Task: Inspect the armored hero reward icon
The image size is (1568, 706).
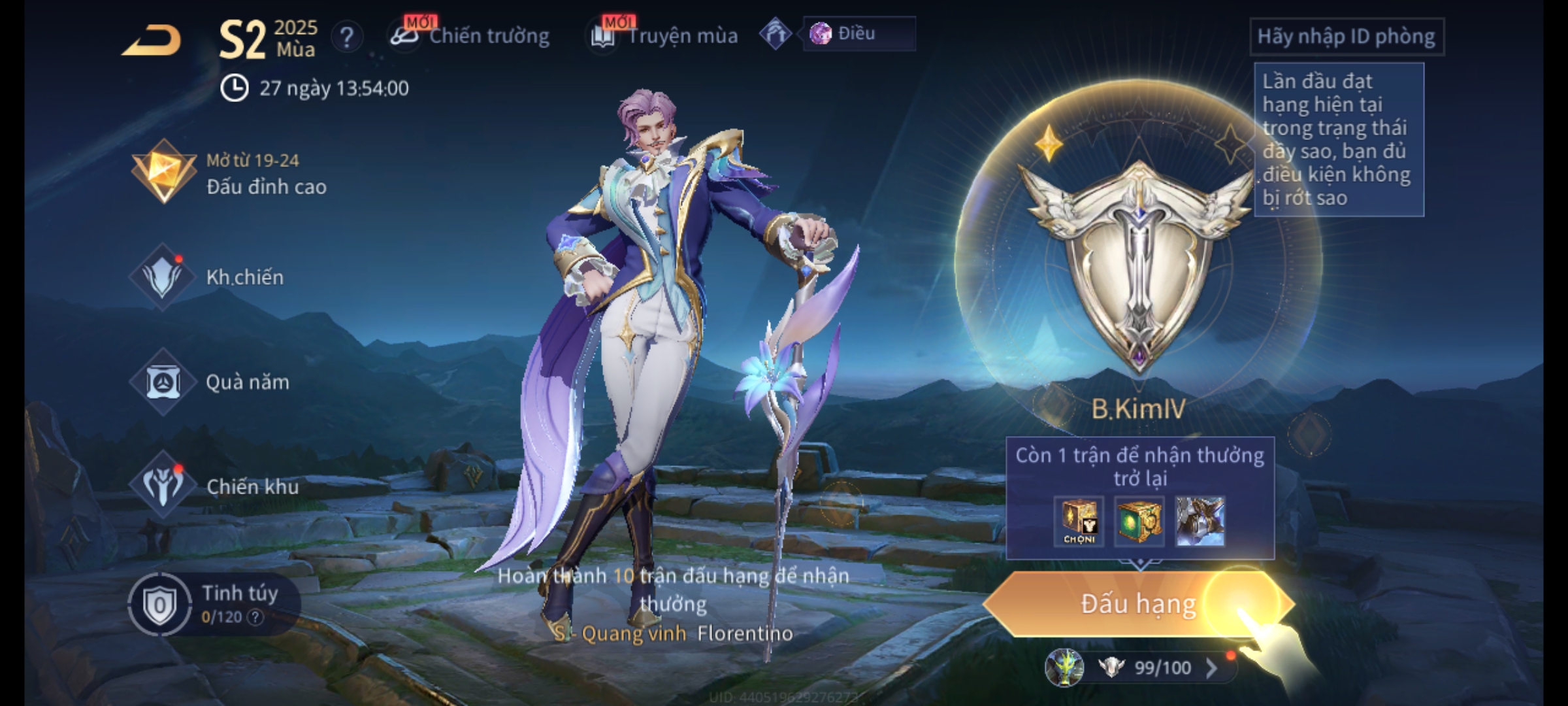Action: click(1200, 521)
